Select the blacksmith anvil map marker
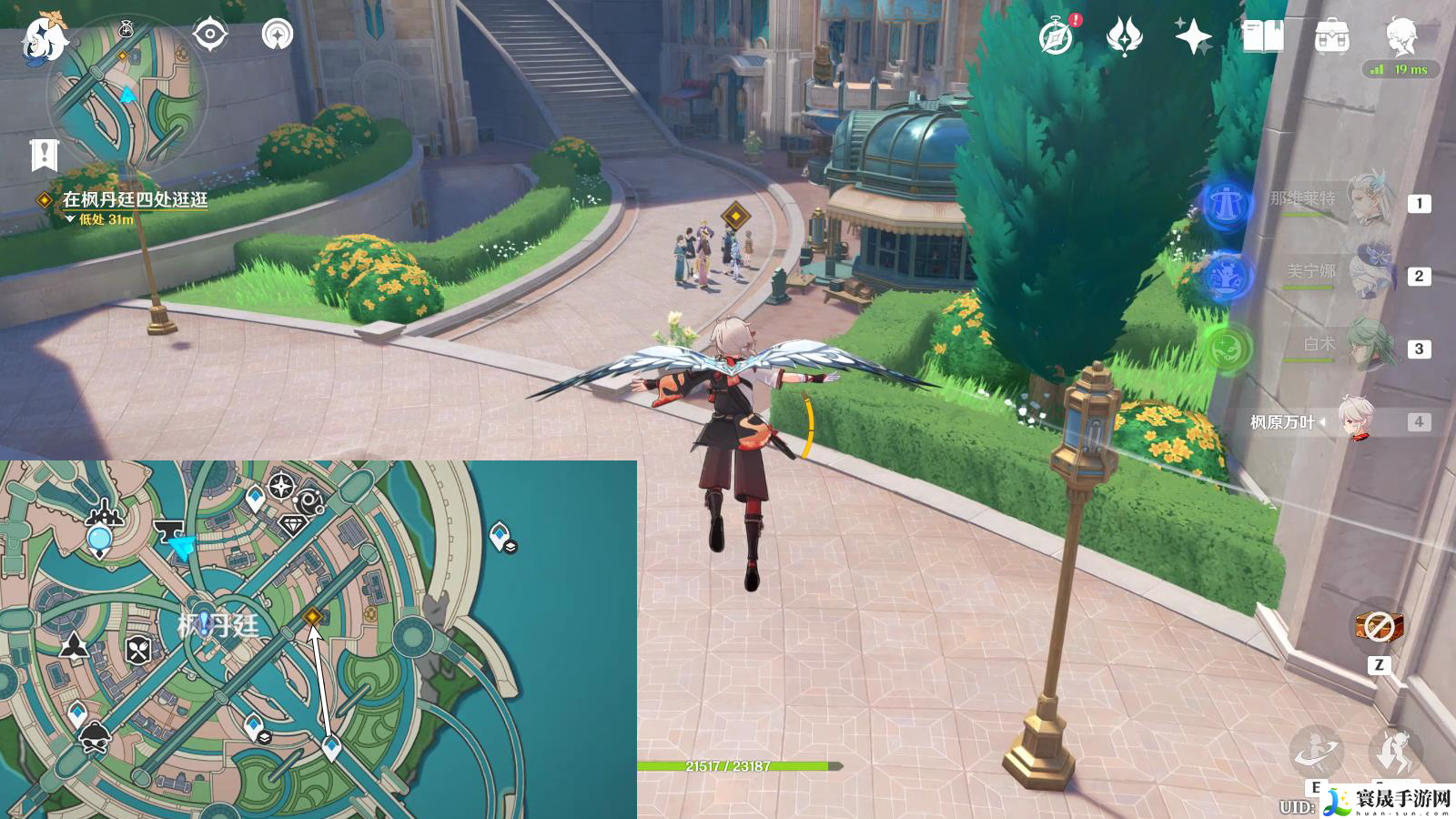Screen dimensions: 1456x819 point(167,529)
